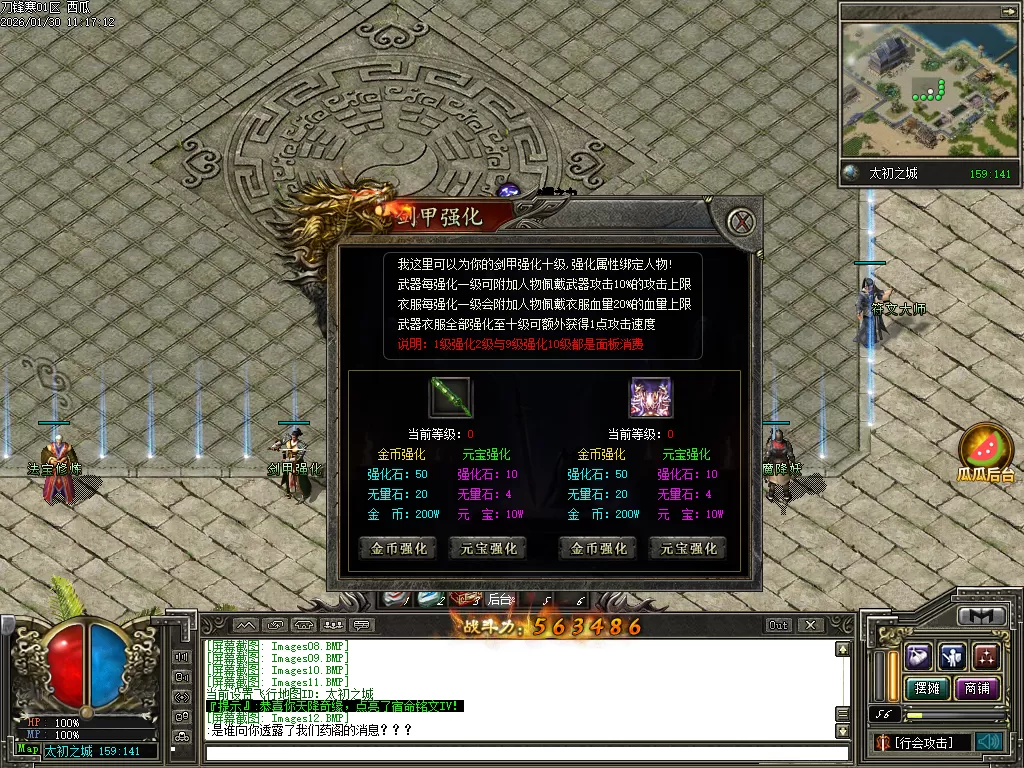Choose 元宝强化 under the armor icon

pyautogui.click(x=688, y=548)
